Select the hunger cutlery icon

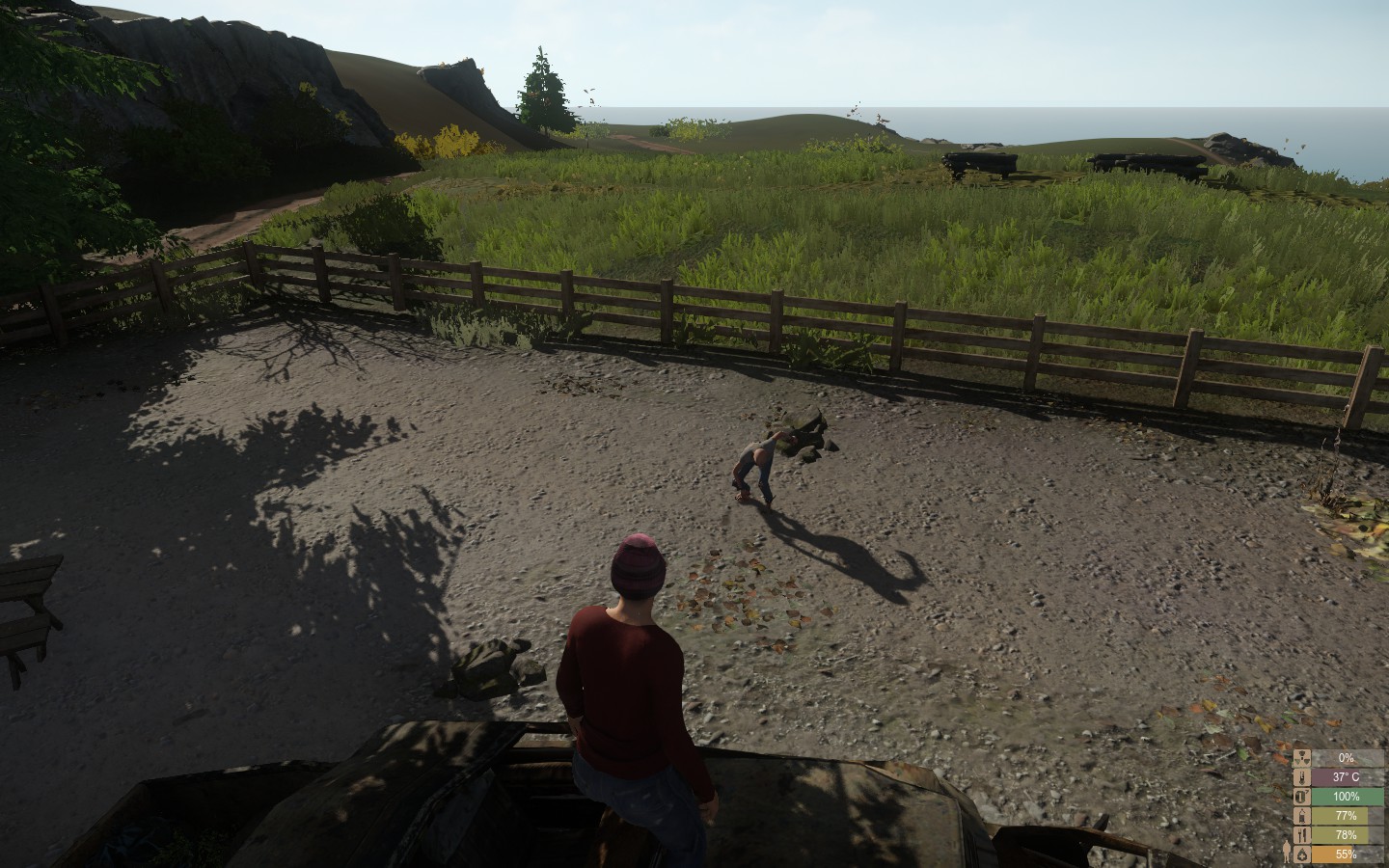[1302, 833]
